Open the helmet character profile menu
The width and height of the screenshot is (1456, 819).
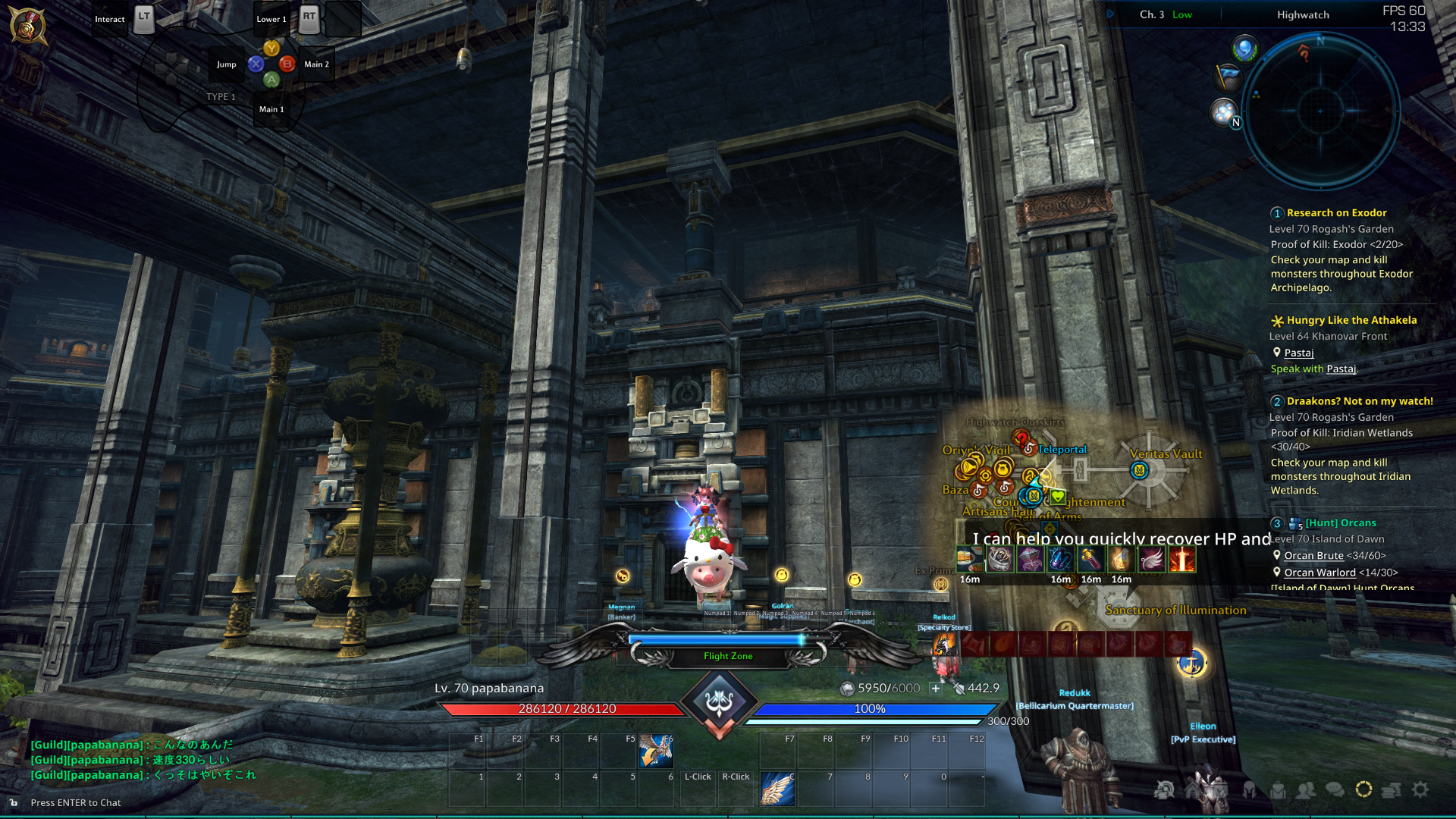pos(1249,790)
